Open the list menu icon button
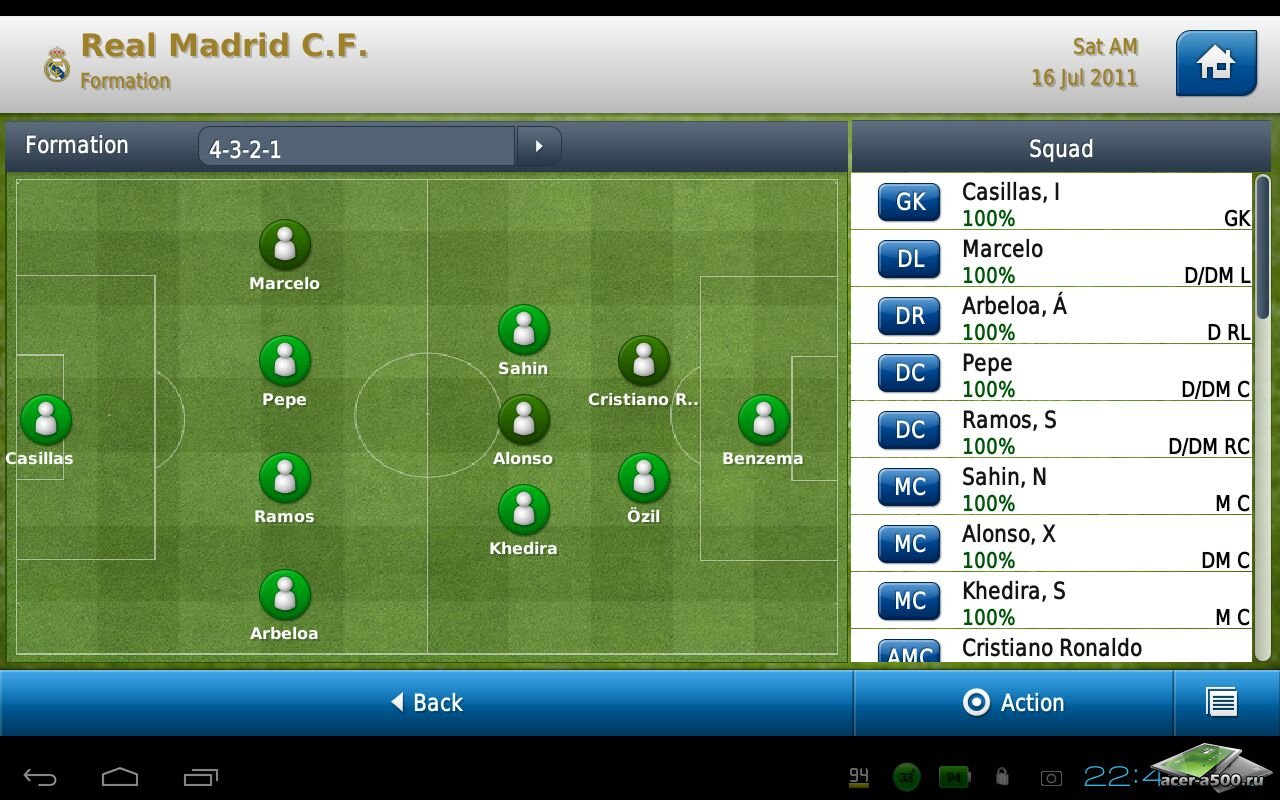 click(1223, 703)
